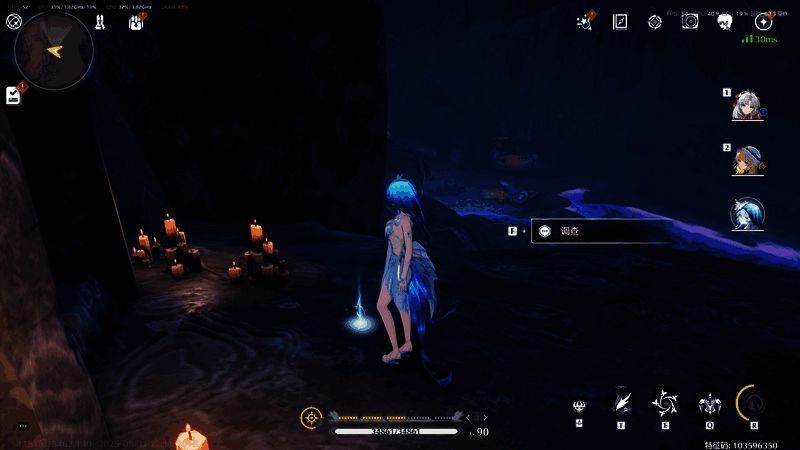Screen dimensions: 800x450
Task: Select the active blue-haired character portrait
Action: [x=746, y=212]
